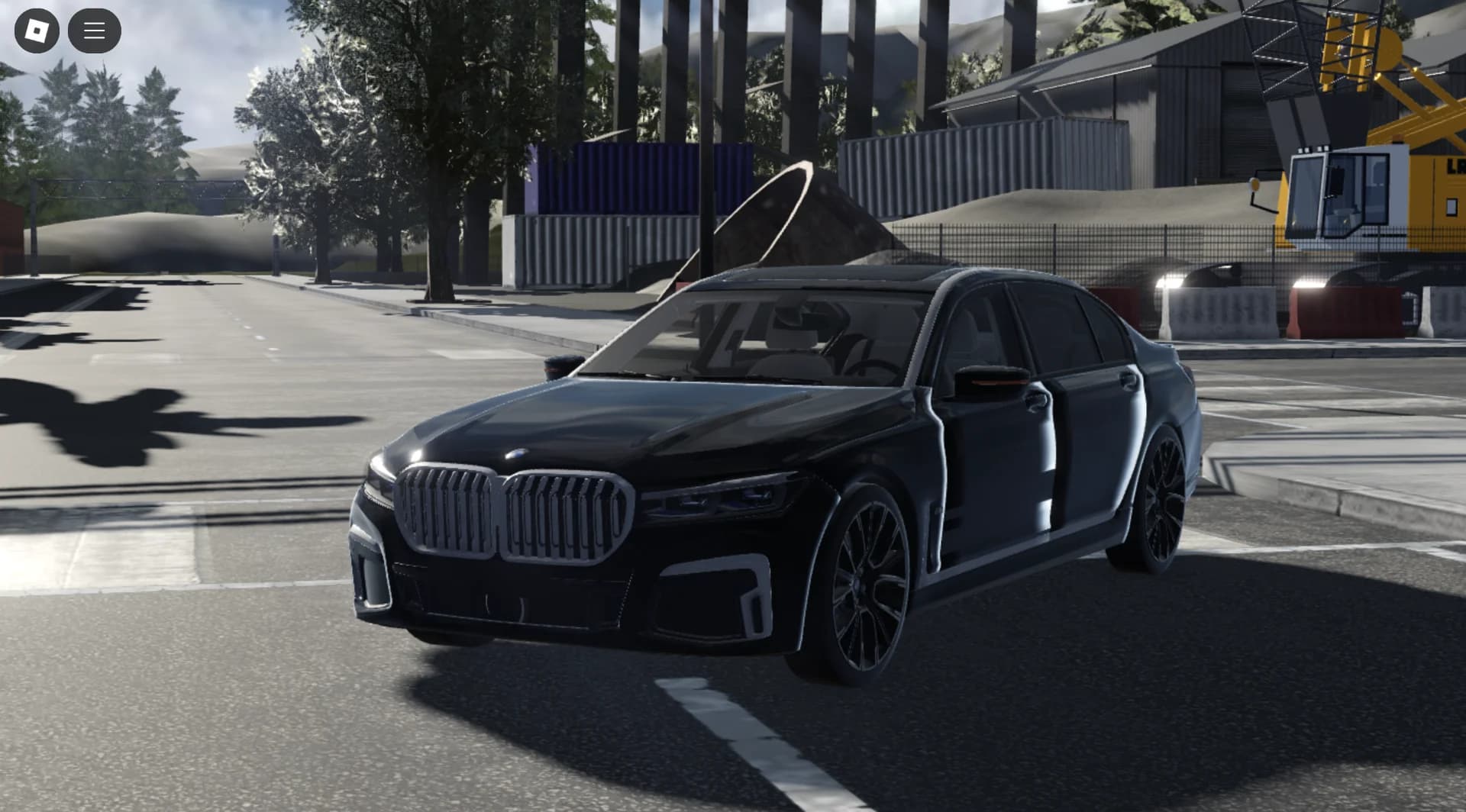Open the Roblox logo menu
The width and height of the screenshot is (1466, 812).
37,31
